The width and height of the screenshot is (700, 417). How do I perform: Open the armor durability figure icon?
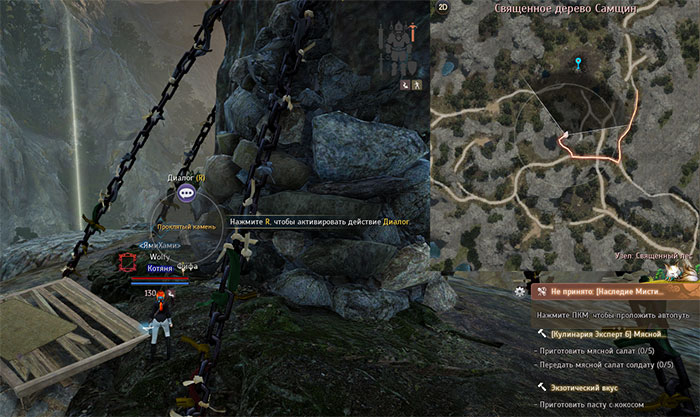[x=400, y=45]
